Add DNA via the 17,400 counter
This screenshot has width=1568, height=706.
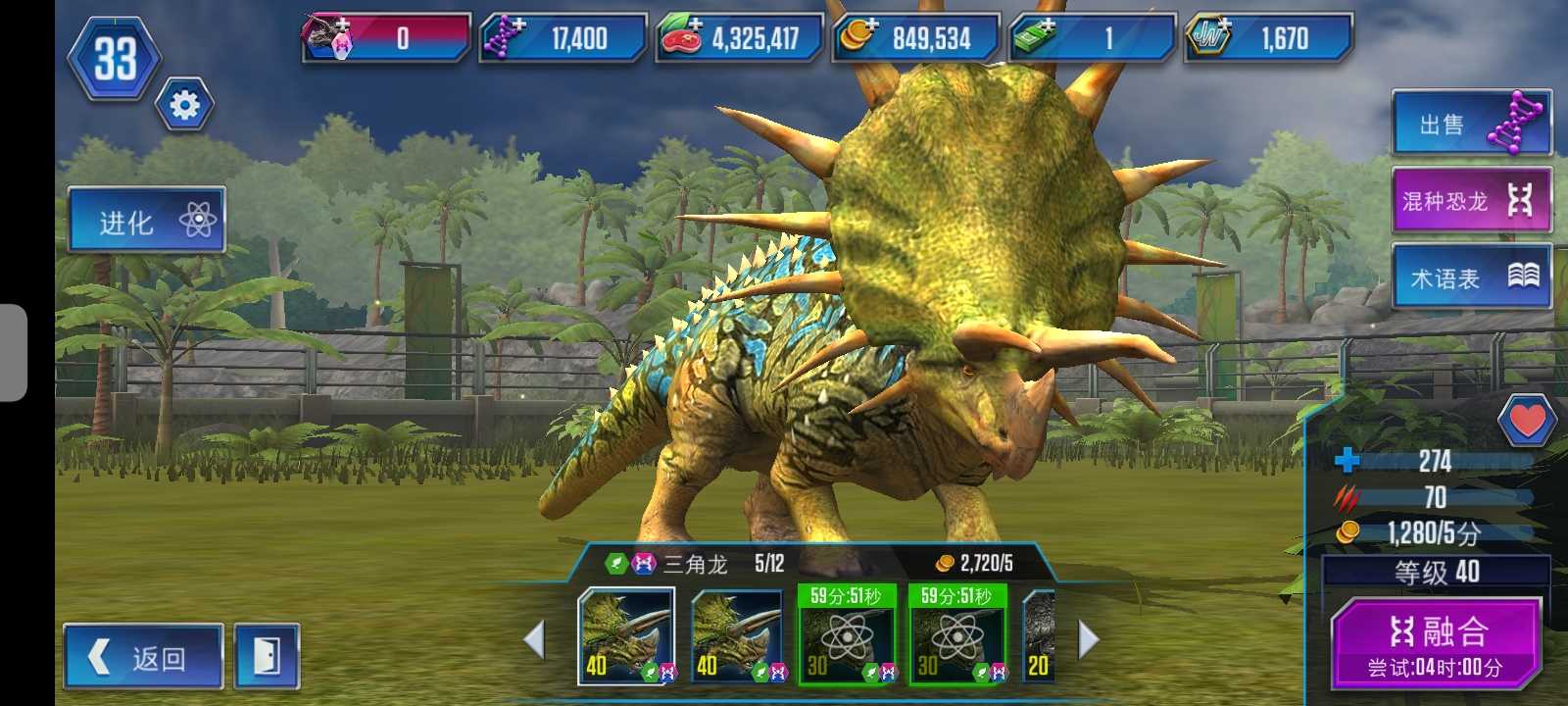tap(563, 38)
